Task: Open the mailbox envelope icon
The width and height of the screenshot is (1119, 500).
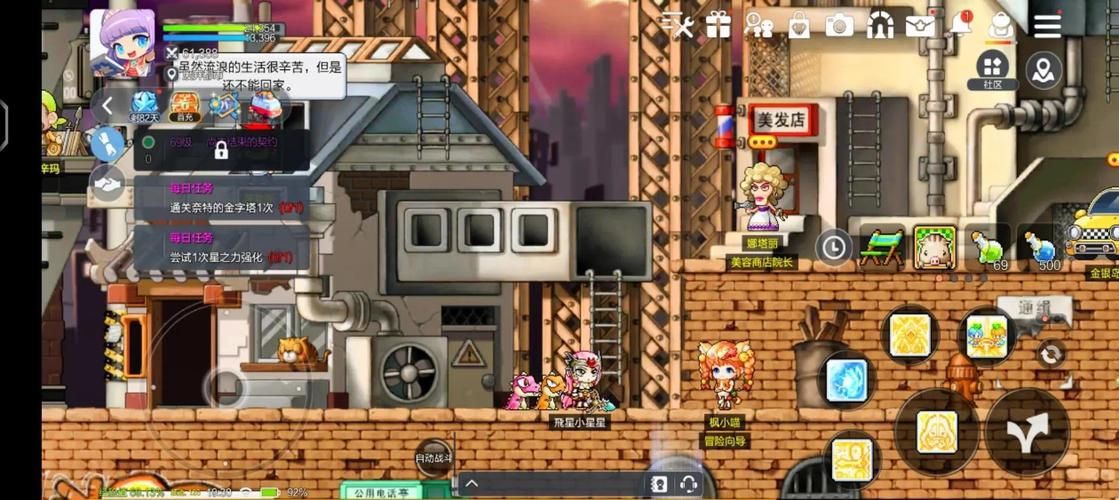Action: (920, 26)
